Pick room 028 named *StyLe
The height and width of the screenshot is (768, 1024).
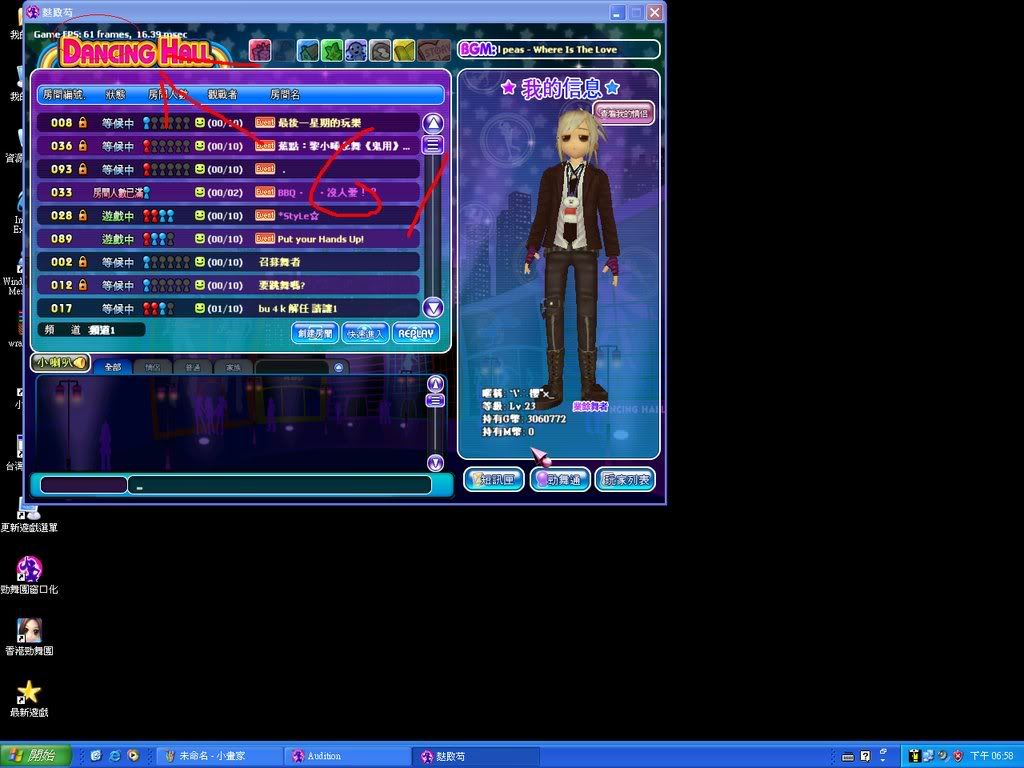[x=228, y=216]
